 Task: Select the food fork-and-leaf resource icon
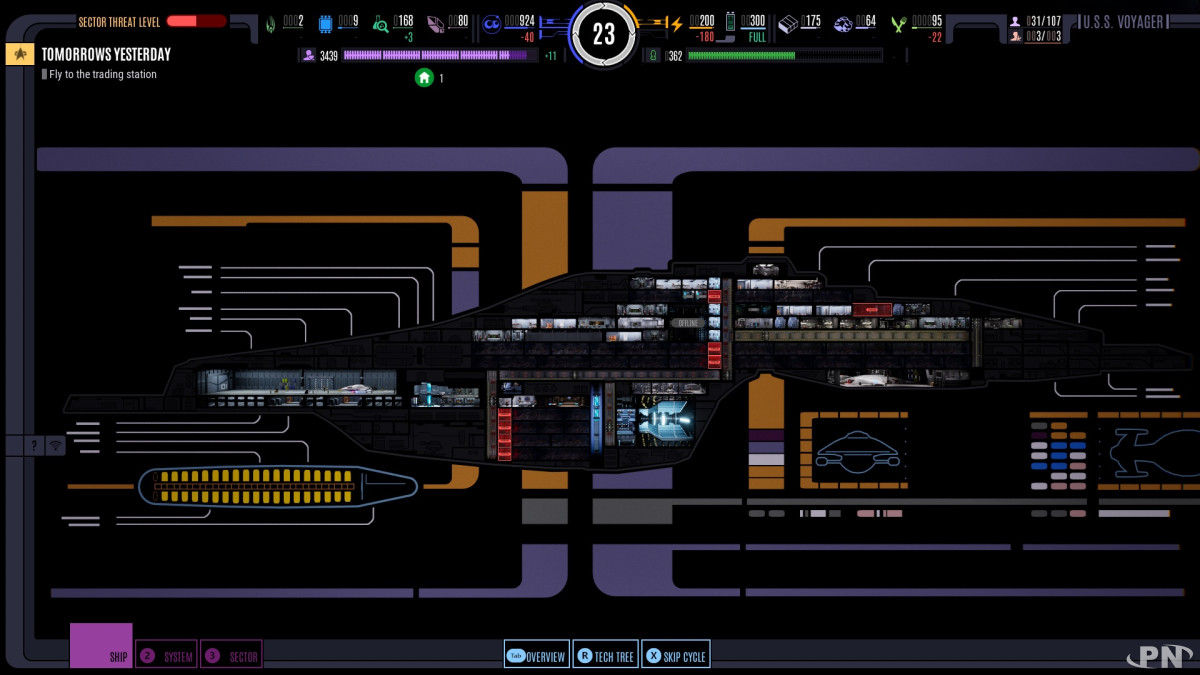coord(899,24)
